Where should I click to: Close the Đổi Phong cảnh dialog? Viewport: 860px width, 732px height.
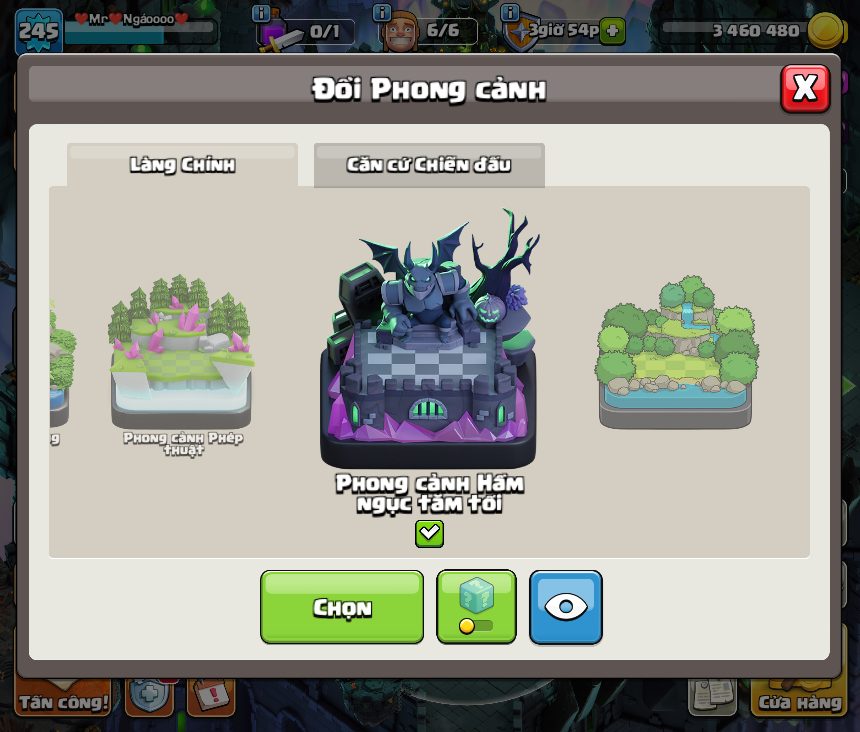tap(805, 89)
